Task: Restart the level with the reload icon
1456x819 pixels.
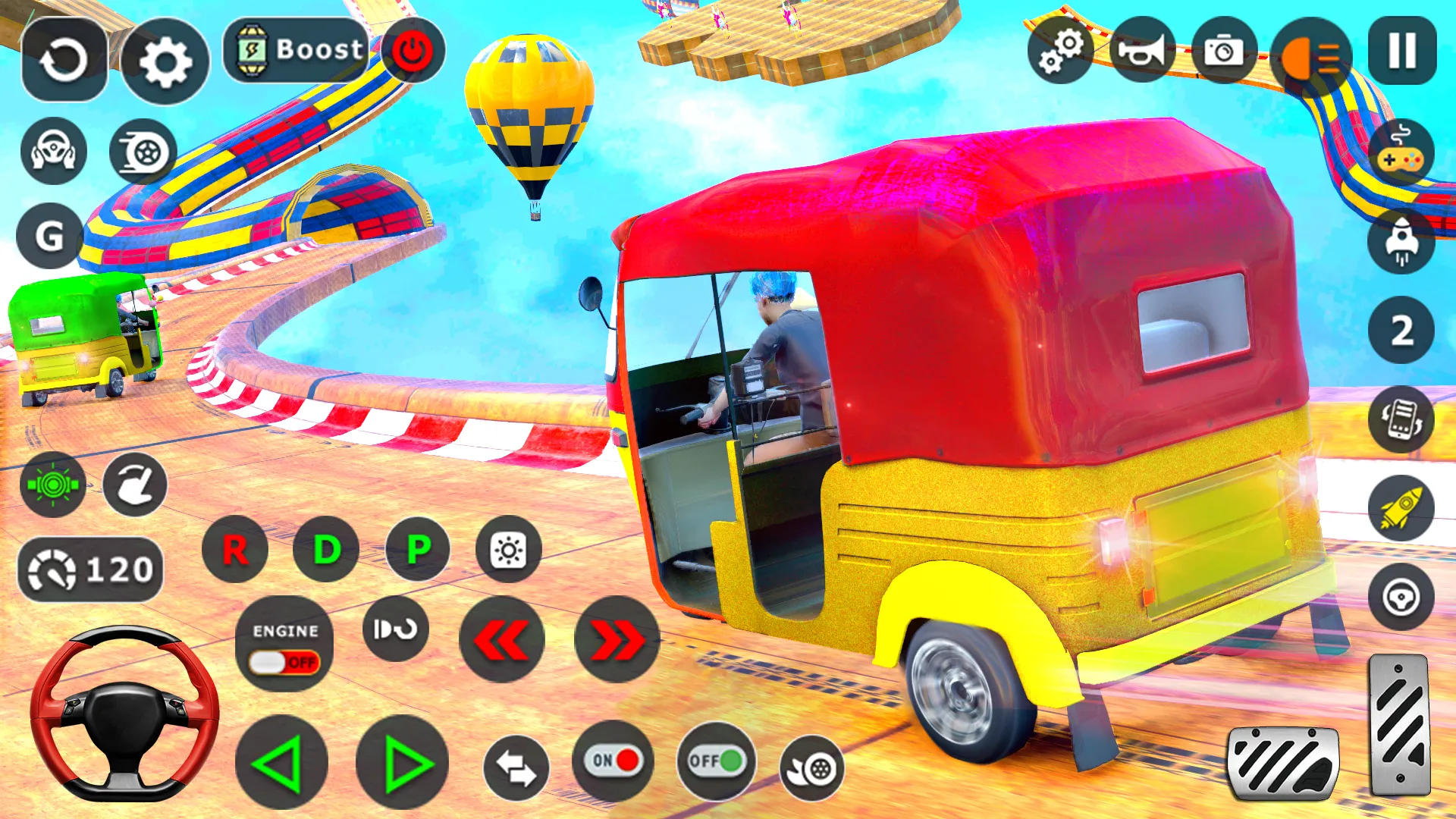Action: [64, 57]
